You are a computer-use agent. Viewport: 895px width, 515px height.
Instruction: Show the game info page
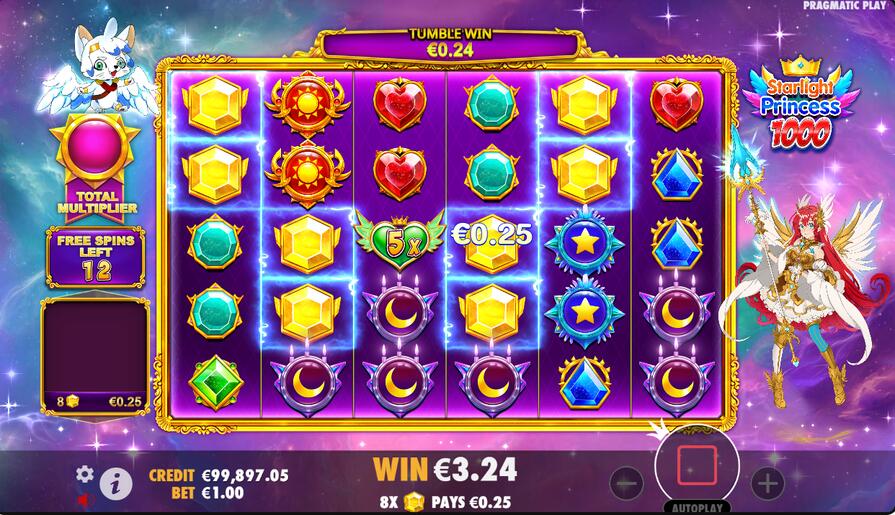pyautogui.click(x=116, y=484)
